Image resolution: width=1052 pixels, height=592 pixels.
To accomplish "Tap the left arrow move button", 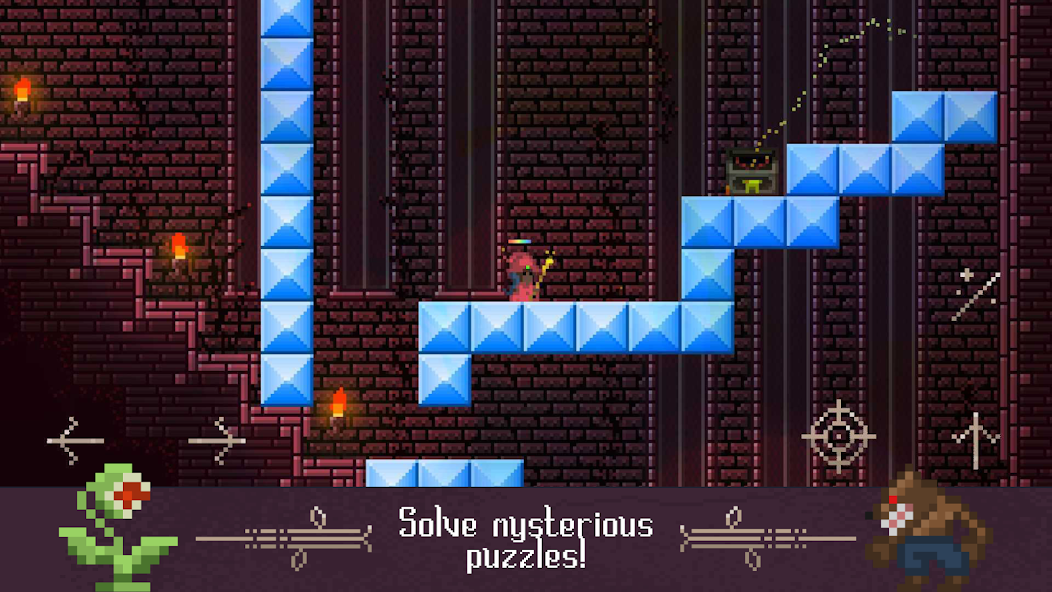I will [x=75, y=440].
